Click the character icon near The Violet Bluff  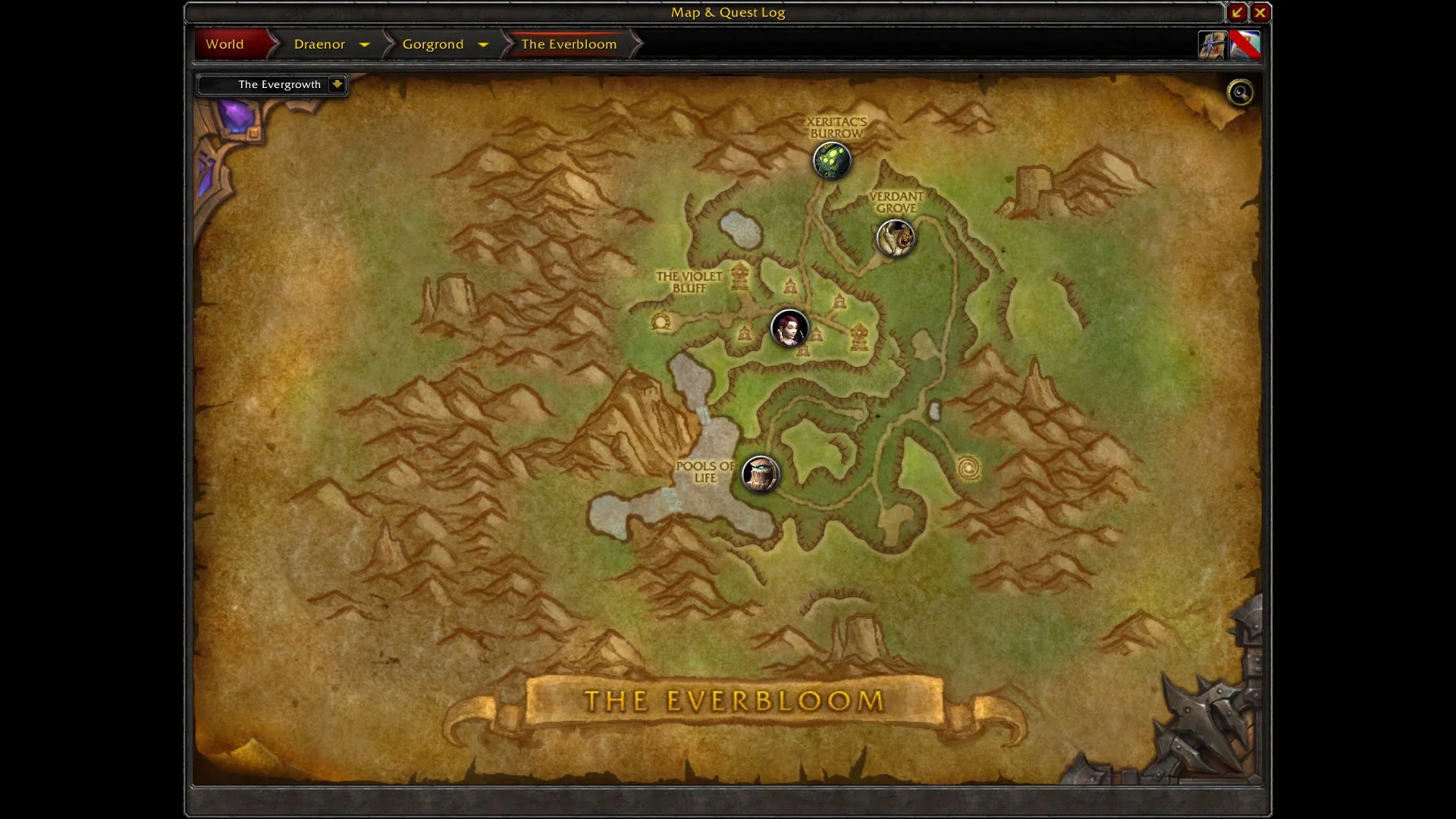[790, 329]
